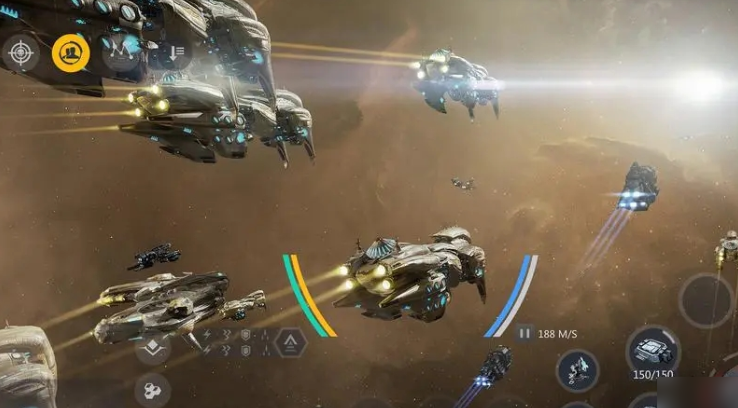The image size is (738, 408).
Task: Select the yellow fleet members button
Action: click(x=71, y=52)
